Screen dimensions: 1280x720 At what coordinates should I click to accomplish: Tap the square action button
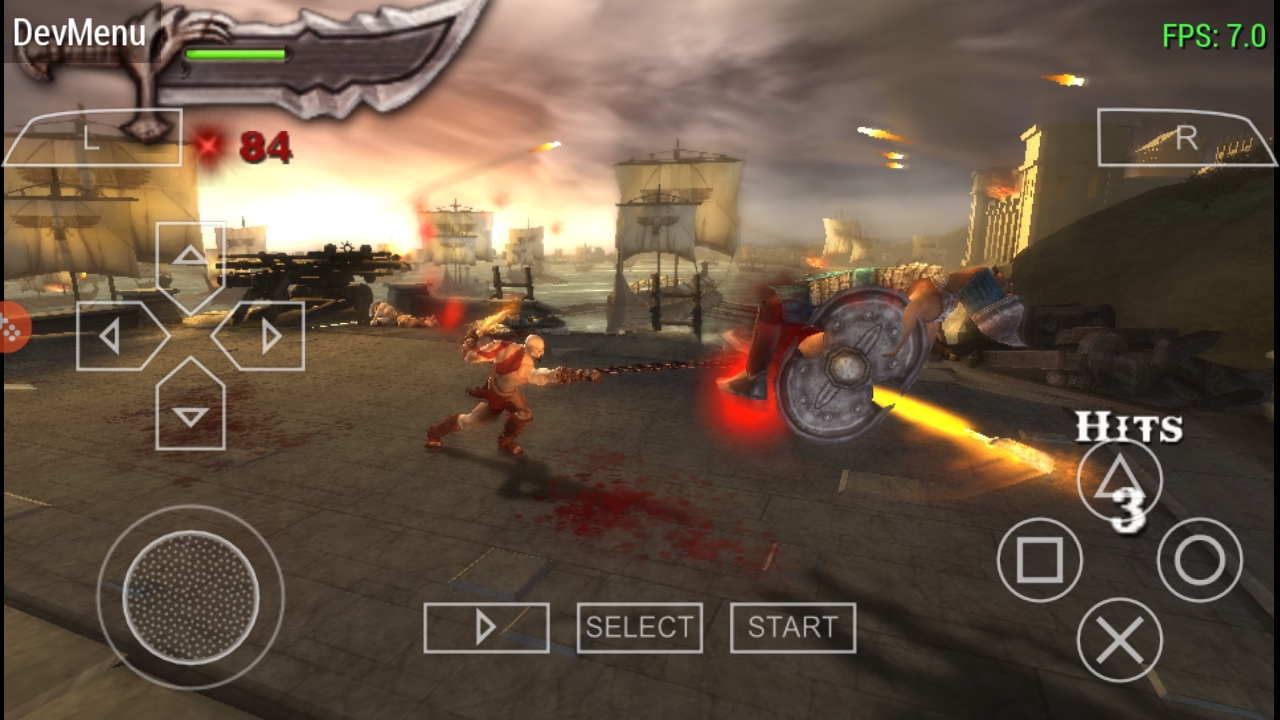(1040, 560)
